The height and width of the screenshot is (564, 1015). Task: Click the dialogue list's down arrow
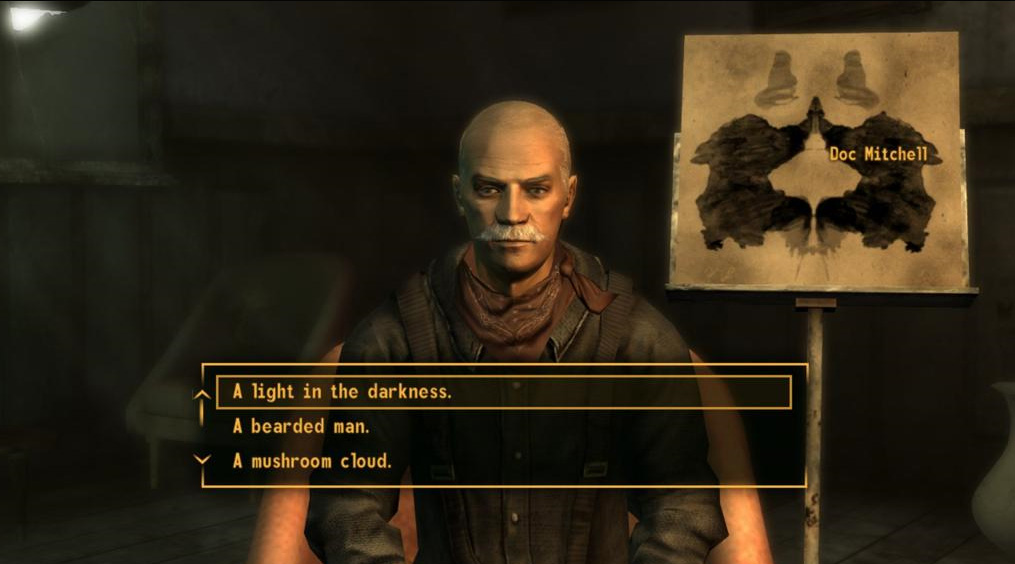tap(202, 459)
